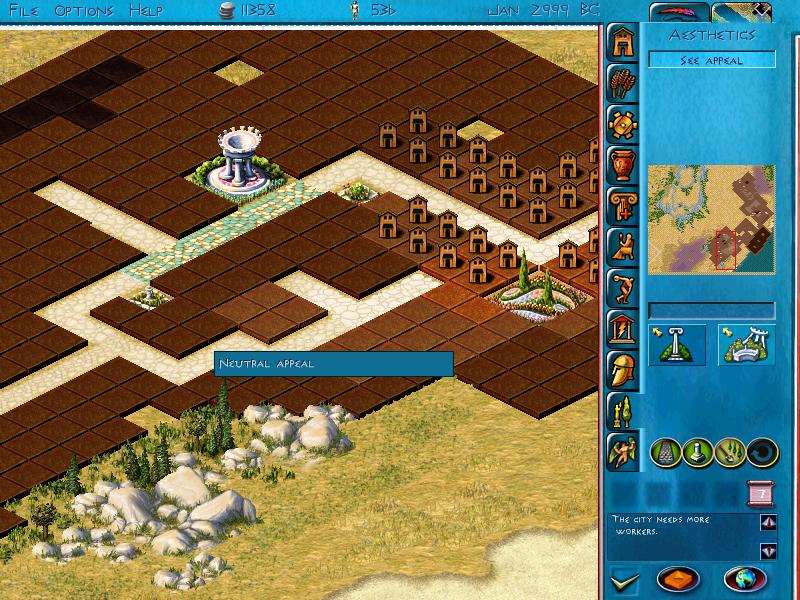The height and width of the screenshot is (600, 800).
Task: Open the File menu
Action: (25, 11)
